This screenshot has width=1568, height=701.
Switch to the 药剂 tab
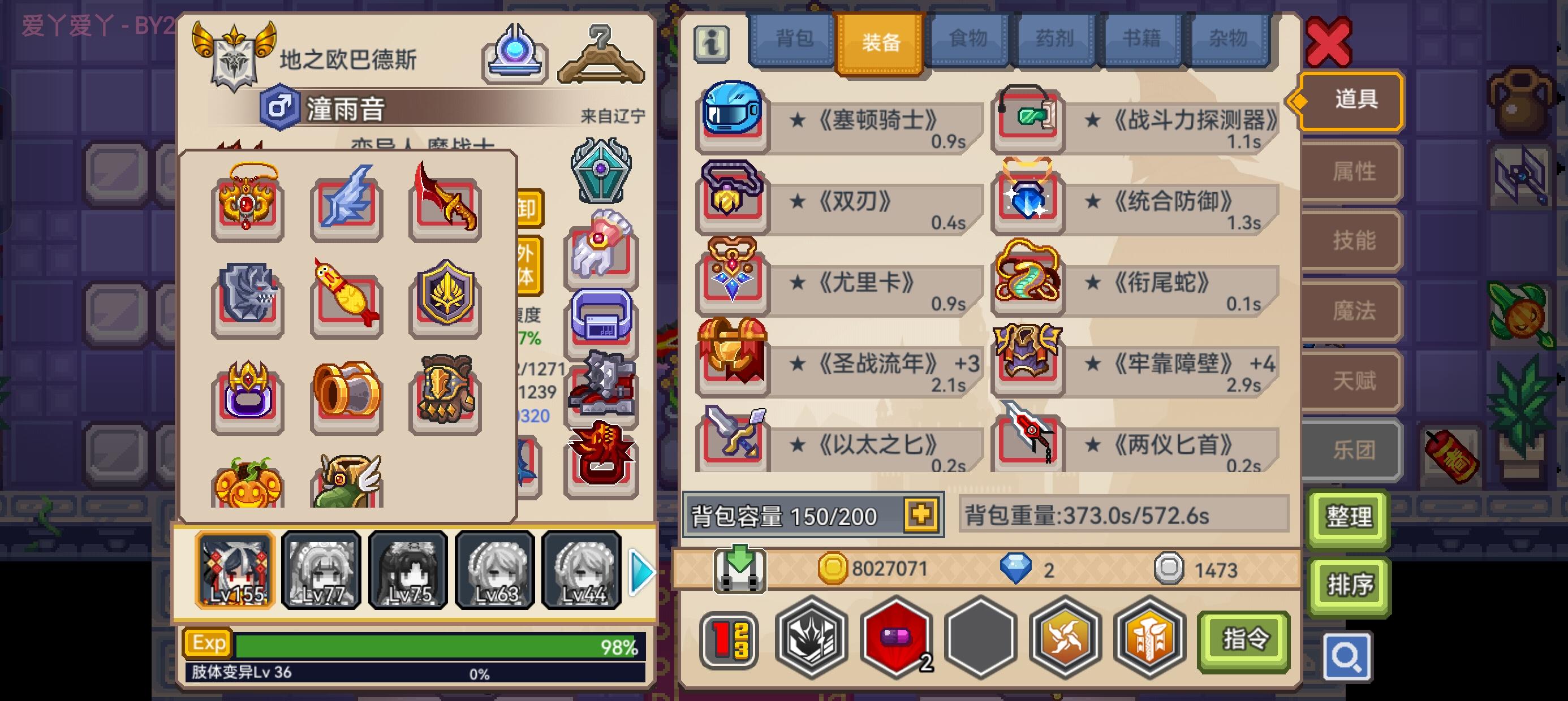[x=1056, y=38]
